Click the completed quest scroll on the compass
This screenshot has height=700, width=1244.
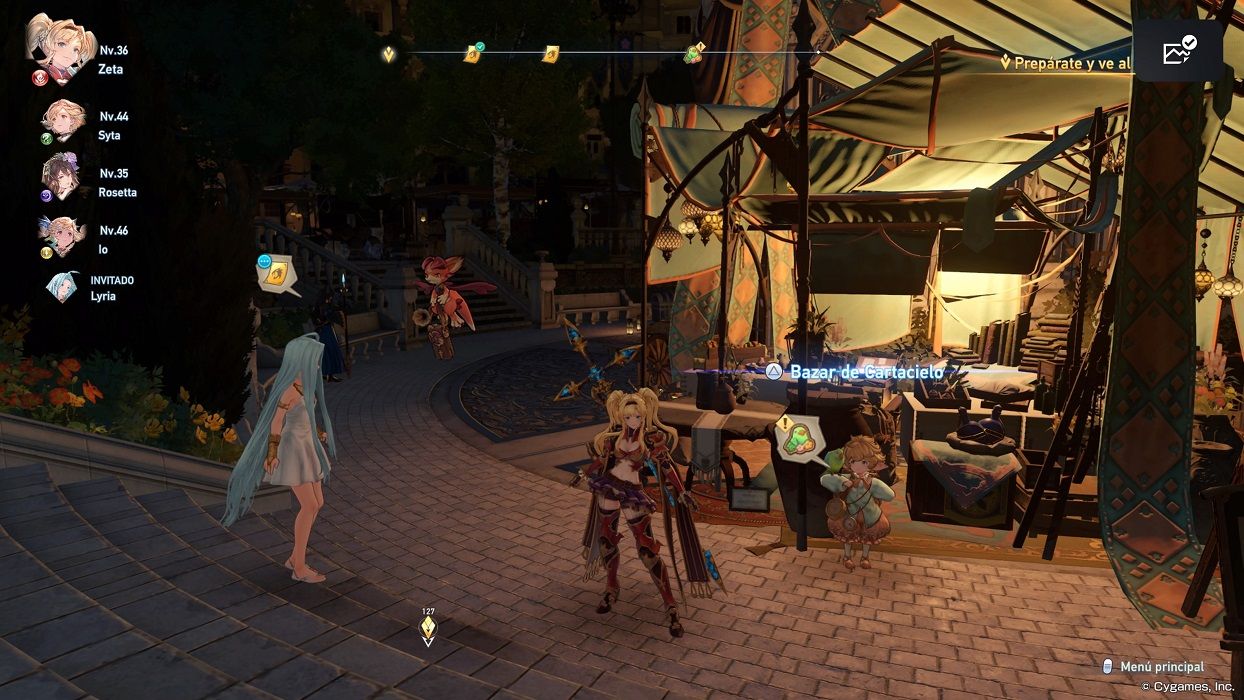click(x=473, y=53)
